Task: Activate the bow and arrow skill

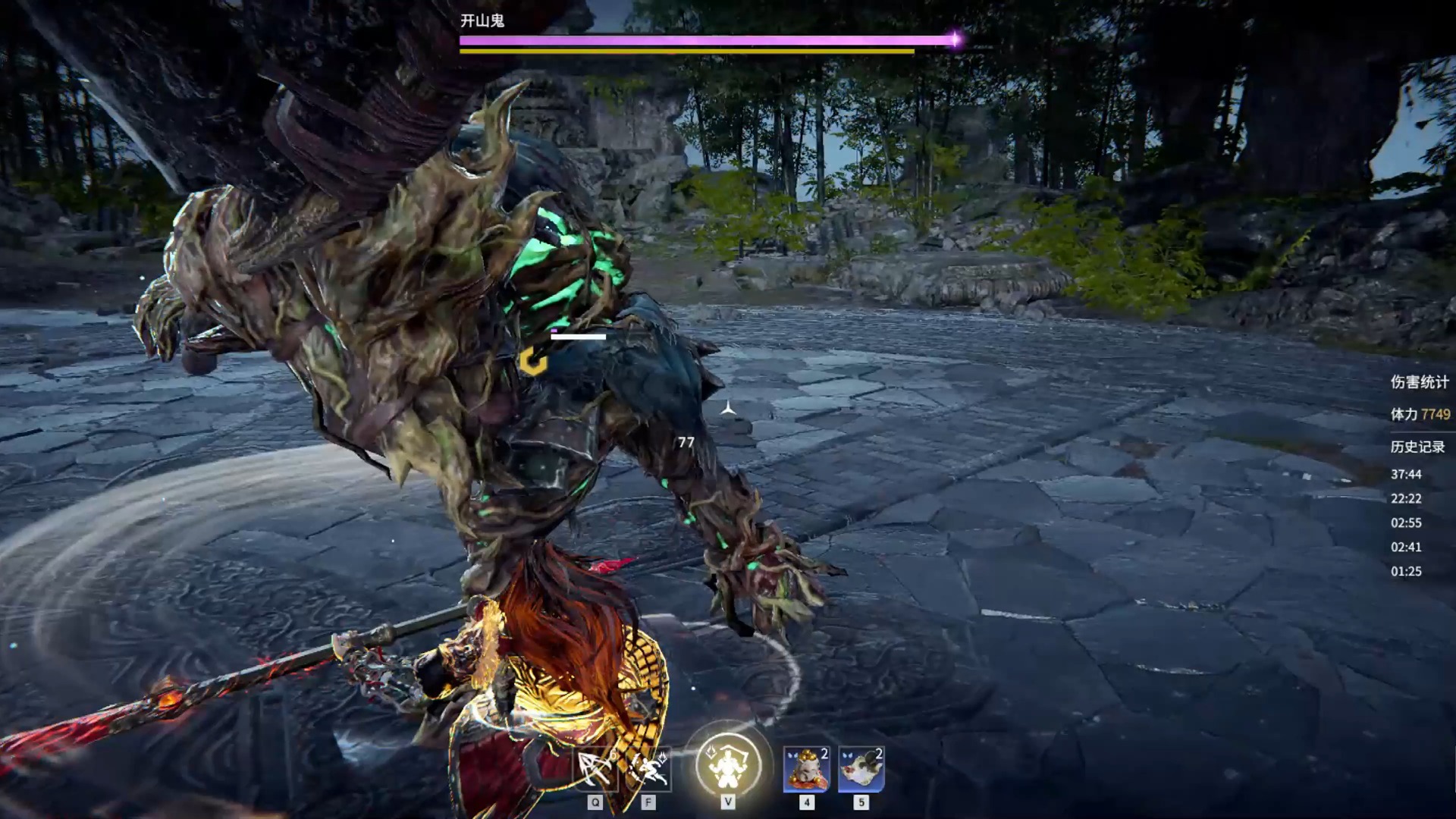Action: pyautogui.click(x=595, y=770)
